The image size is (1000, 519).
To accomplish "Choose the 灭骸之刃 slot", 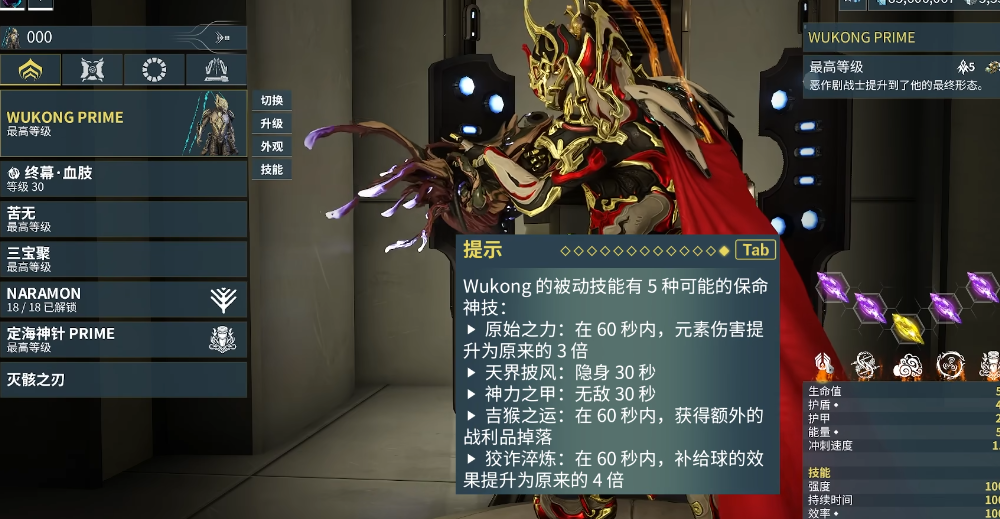I will click(123, 380).
